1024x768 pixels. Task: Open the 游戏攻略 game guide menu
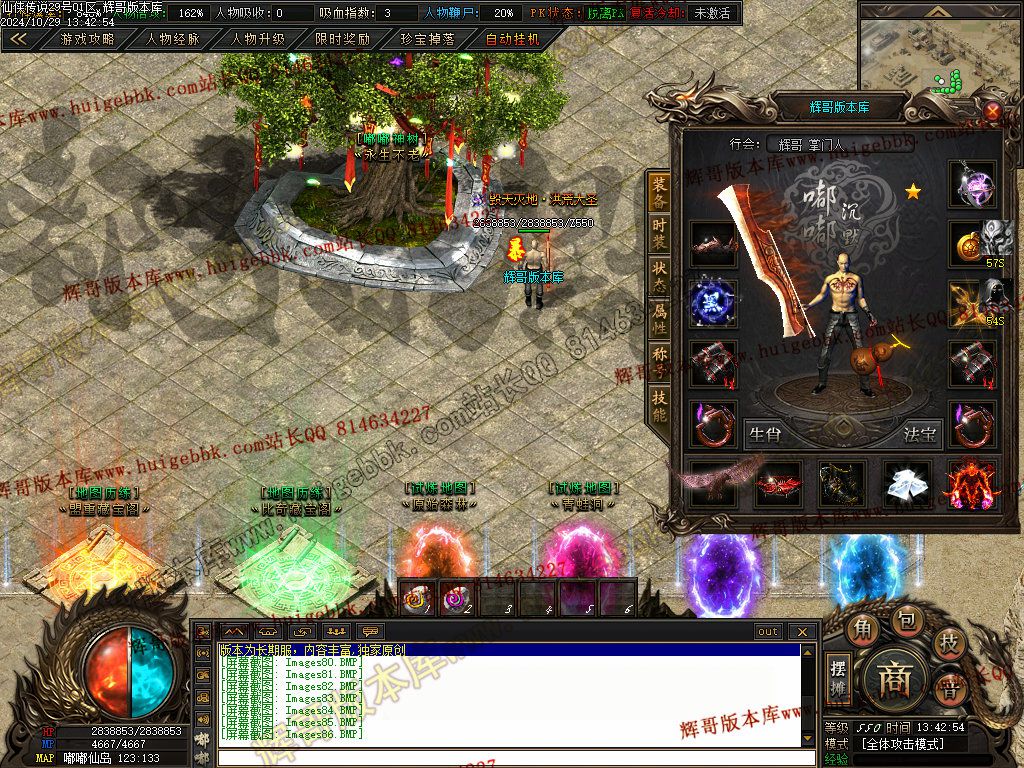[x=87, y=40]
